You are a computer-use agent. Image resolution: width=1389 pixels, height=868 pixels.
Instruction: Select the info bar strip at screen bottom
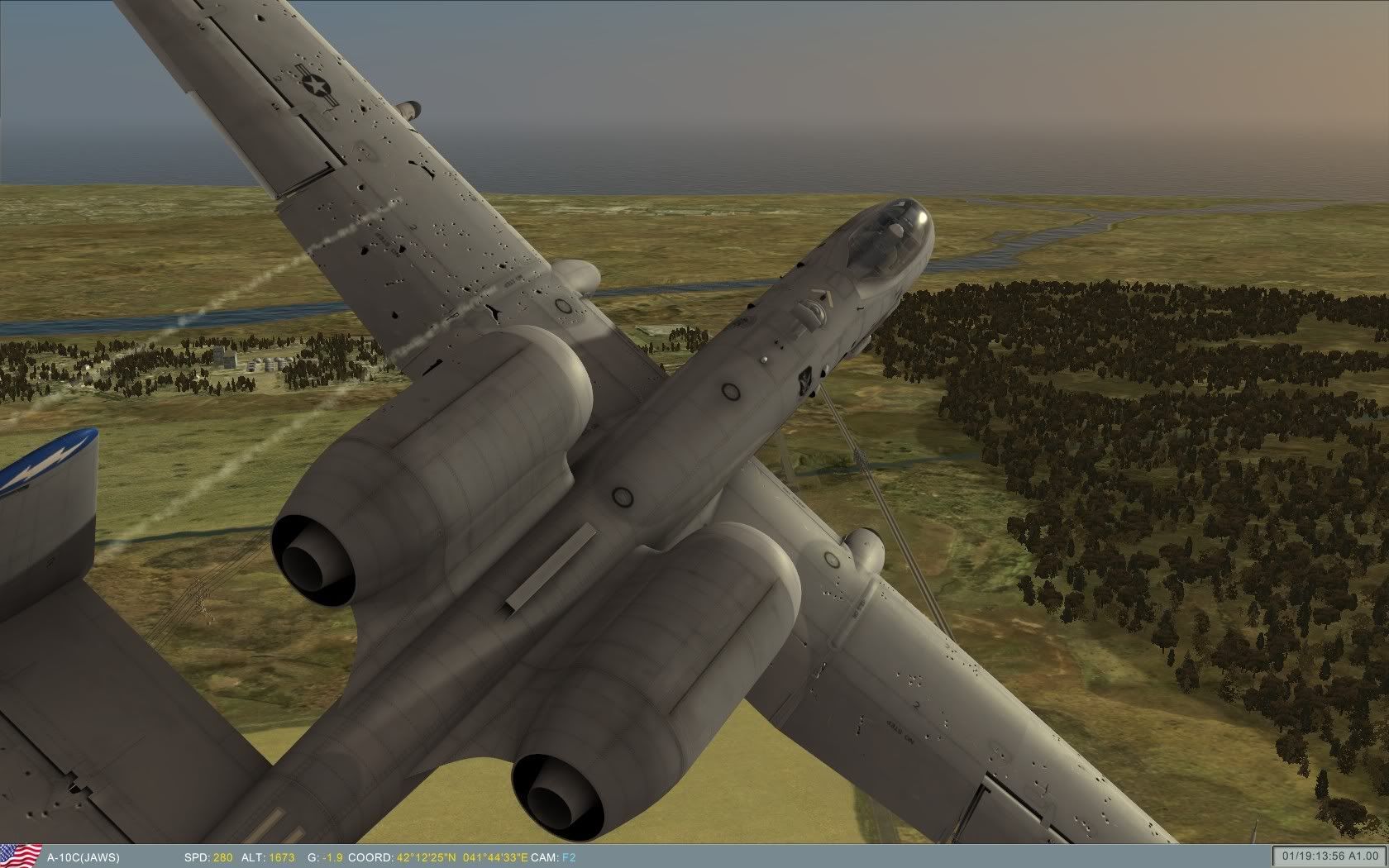click(x=694, y=858)
